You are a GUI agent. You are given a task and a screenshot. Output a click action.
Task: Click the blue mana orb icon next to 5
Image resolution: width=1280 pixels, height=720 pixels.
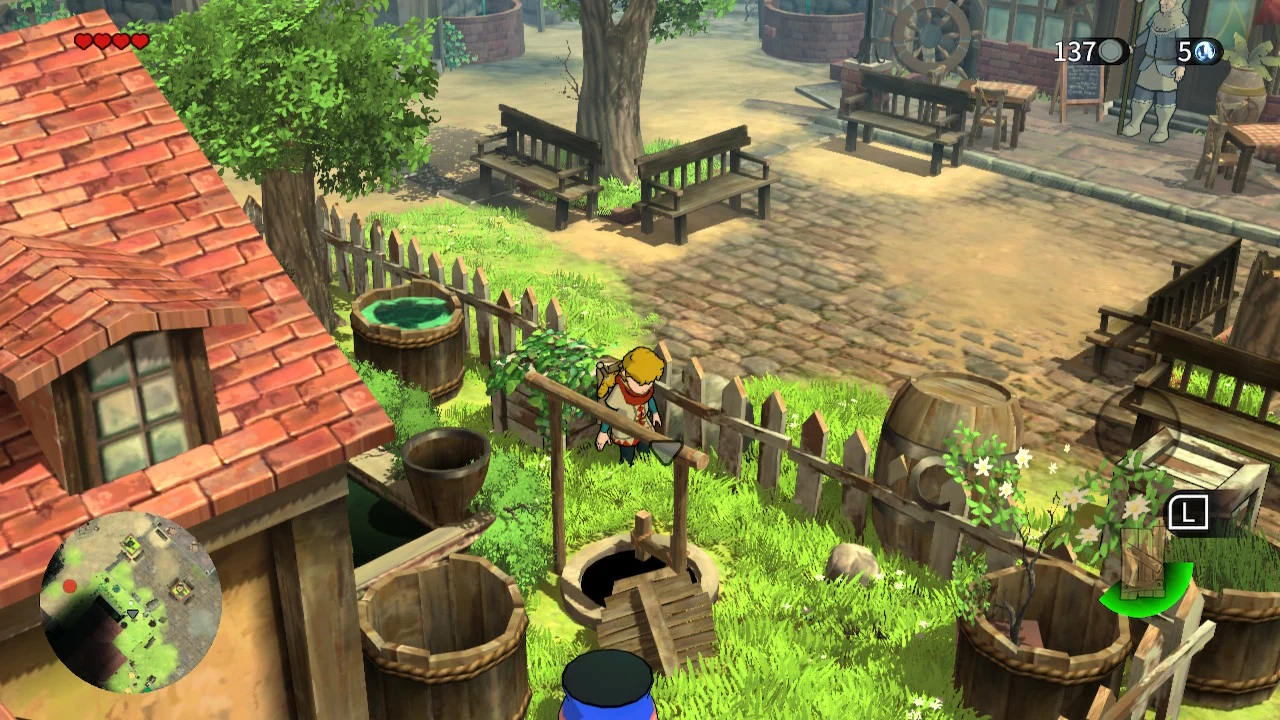(x=1203, y=52)
